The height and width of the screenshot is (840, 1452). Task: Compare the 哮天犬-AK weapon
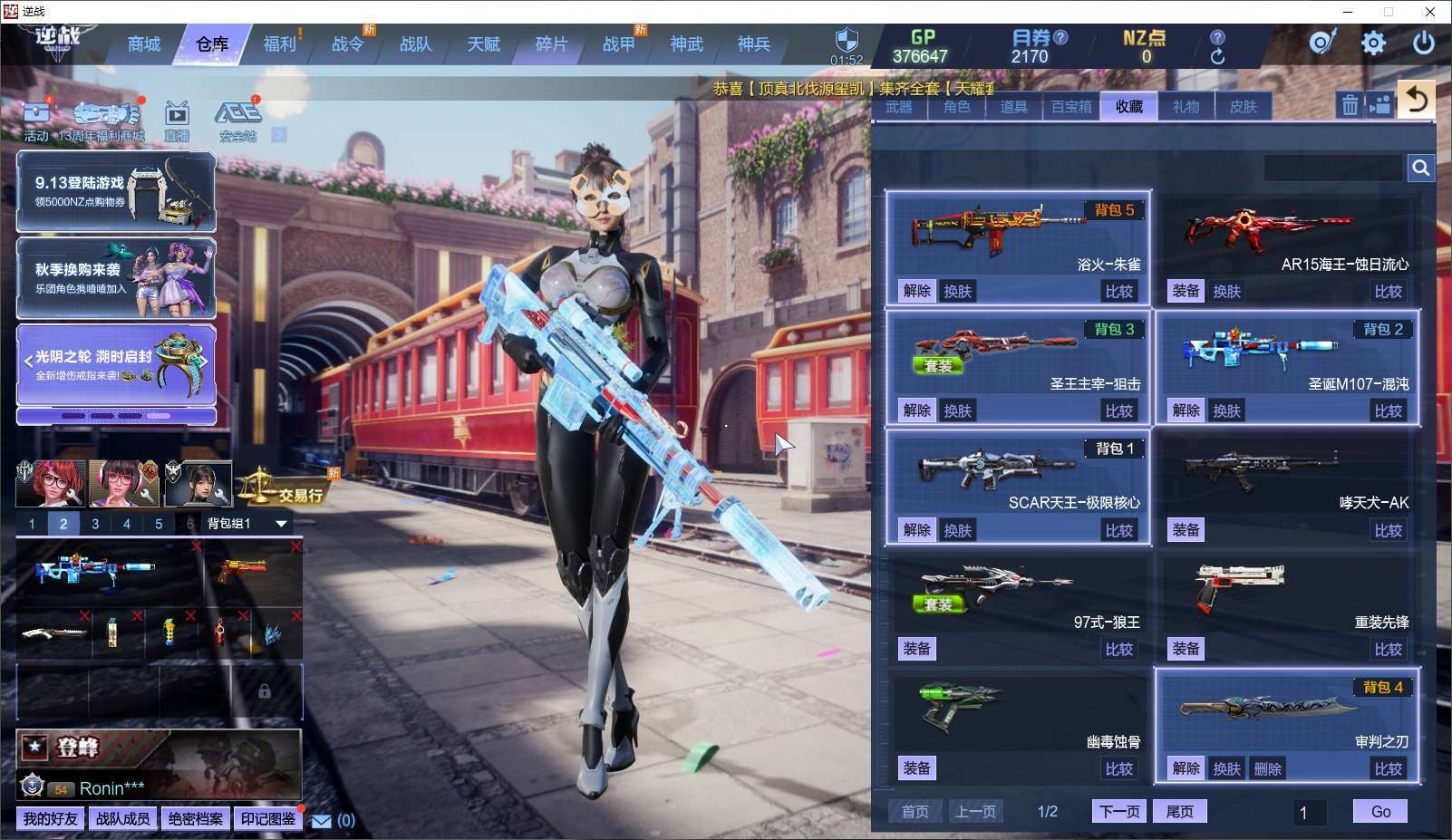pyautogui.click(x=1388, y=530)
